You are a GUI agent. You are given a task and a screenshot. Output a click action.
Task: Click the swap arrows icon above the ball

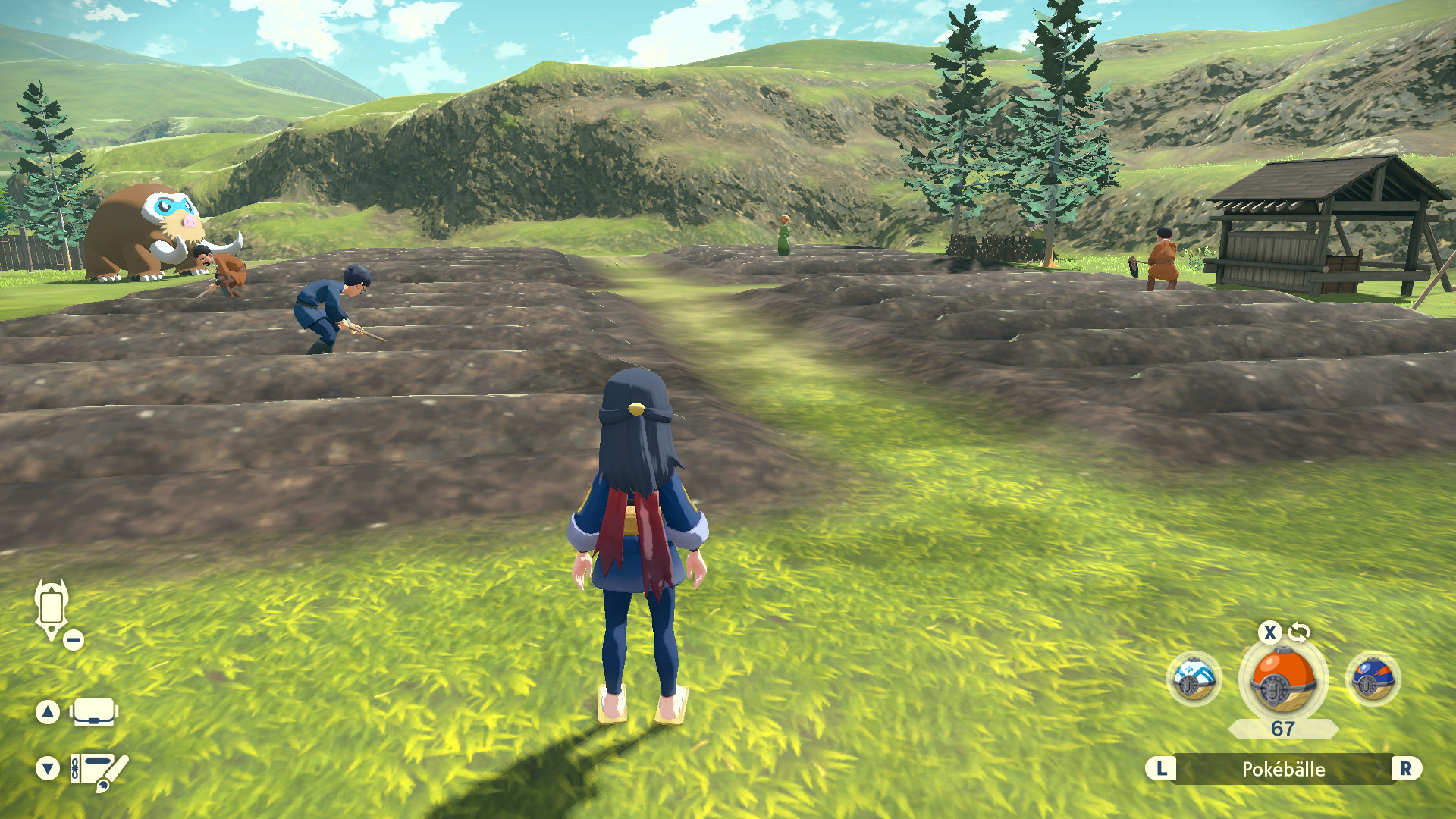pos(1299,632)
